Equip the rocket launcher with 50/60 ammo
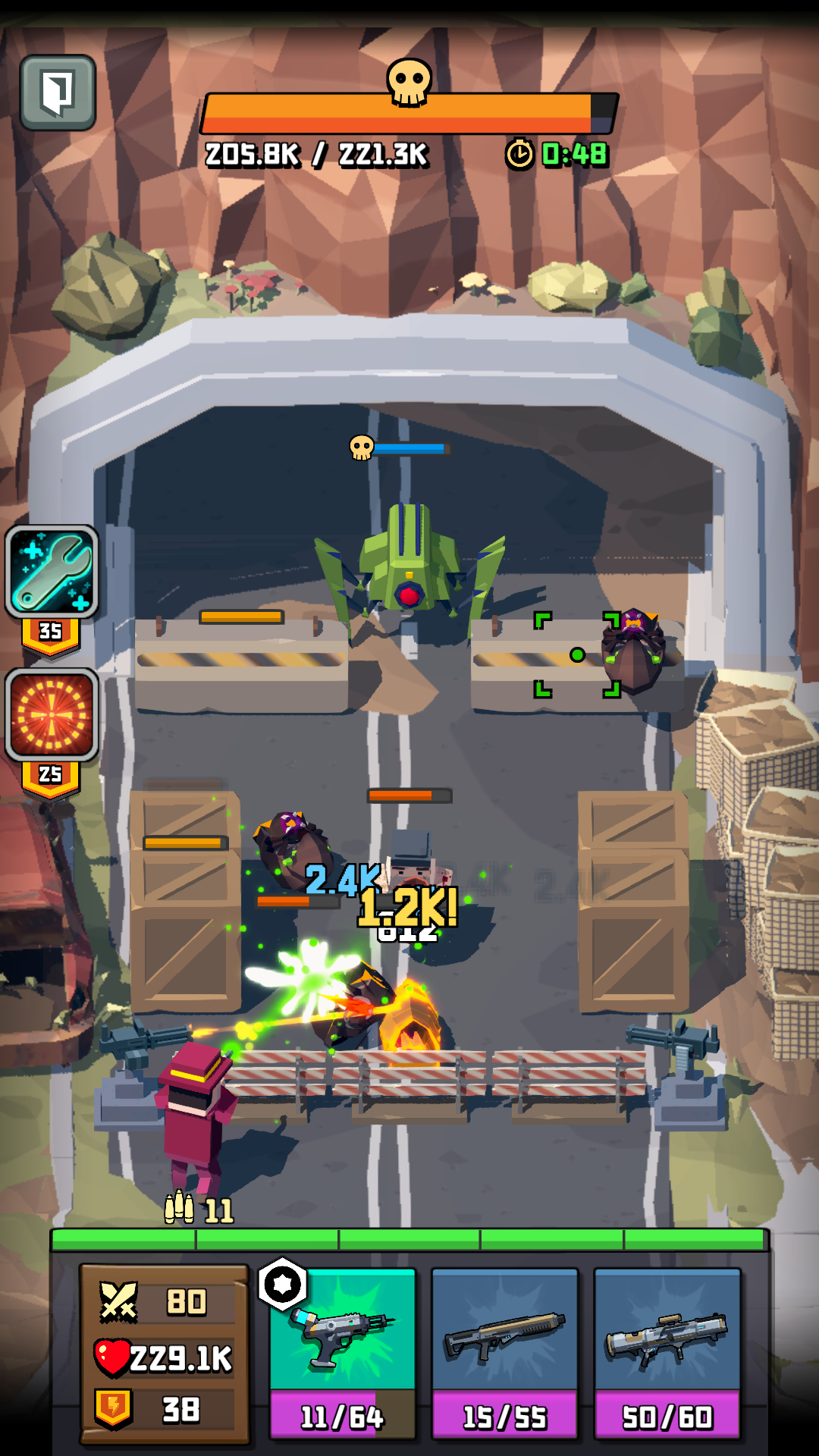The width and height of the screenshot is (819, 1456). [x=667, y=1351]
